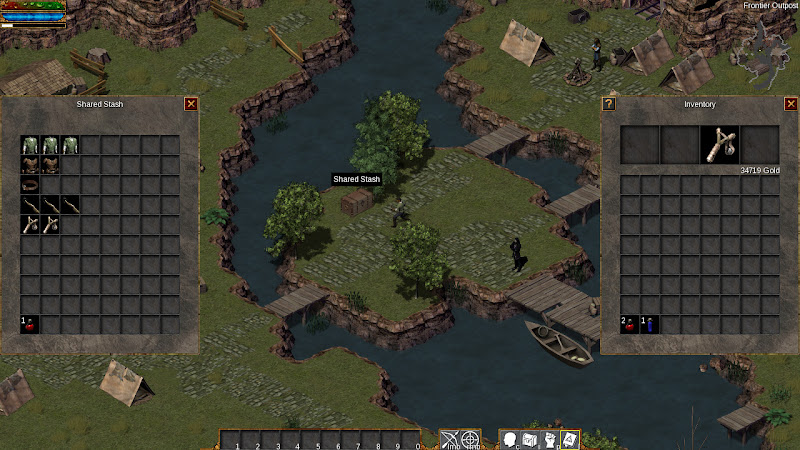The height and width of the screenshot is (450, 800).
Task: Click the bow attack skill icon
Action: point(449,439)
